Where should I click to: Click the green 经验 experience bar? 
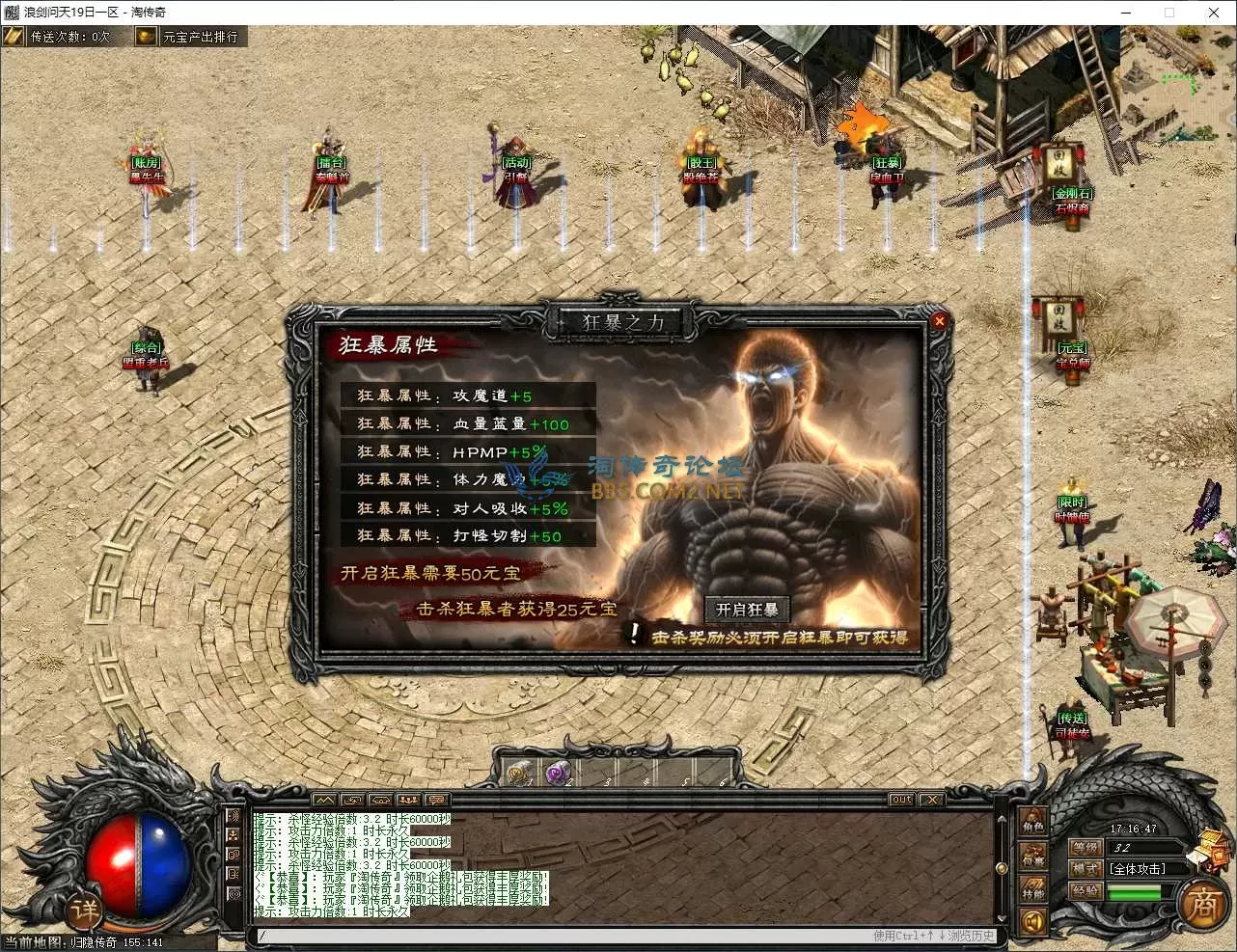[1133, 891]
